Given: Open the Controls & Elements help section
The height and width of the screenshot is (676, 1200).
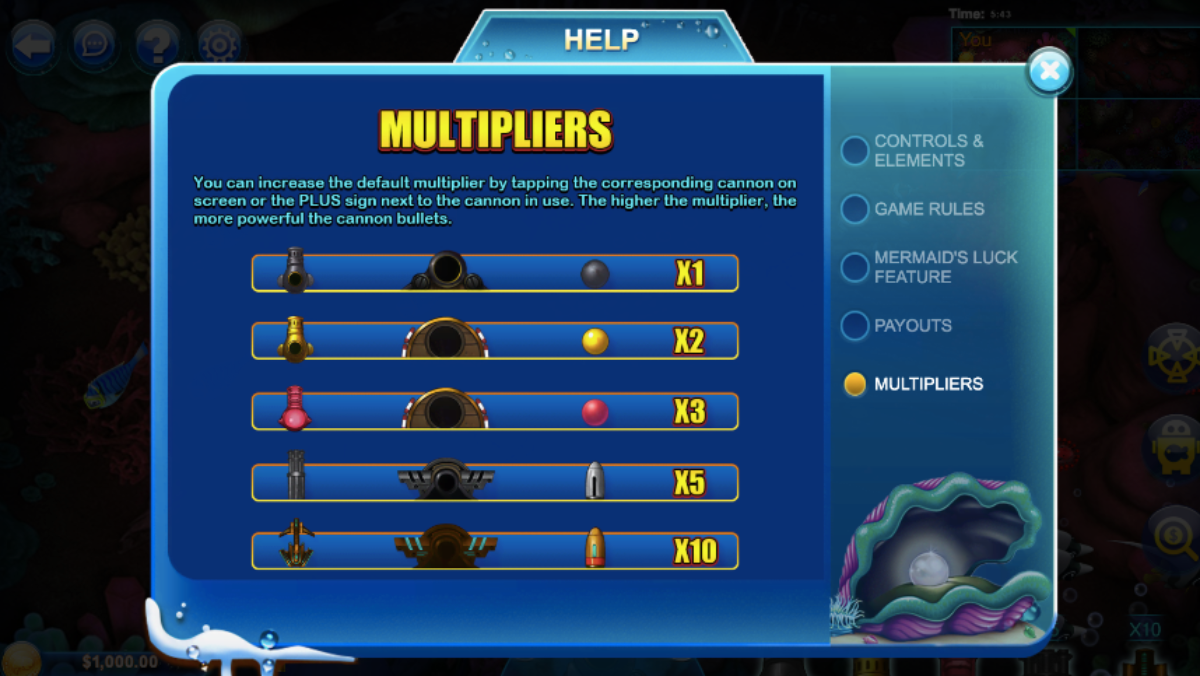Looking at the screenshot, I should pyautogui.click(x=855, y=151).
